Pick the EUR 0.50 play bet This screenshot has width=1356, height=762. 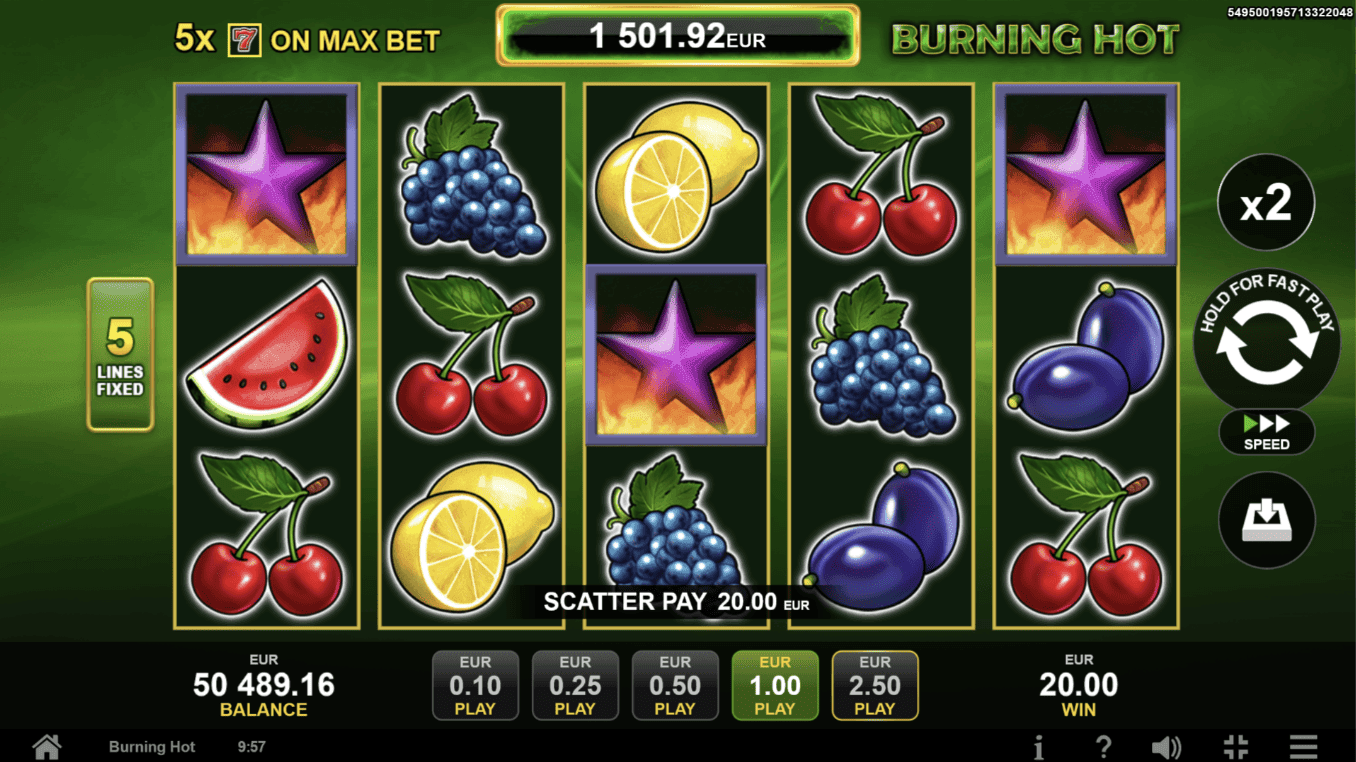point(675,685)
